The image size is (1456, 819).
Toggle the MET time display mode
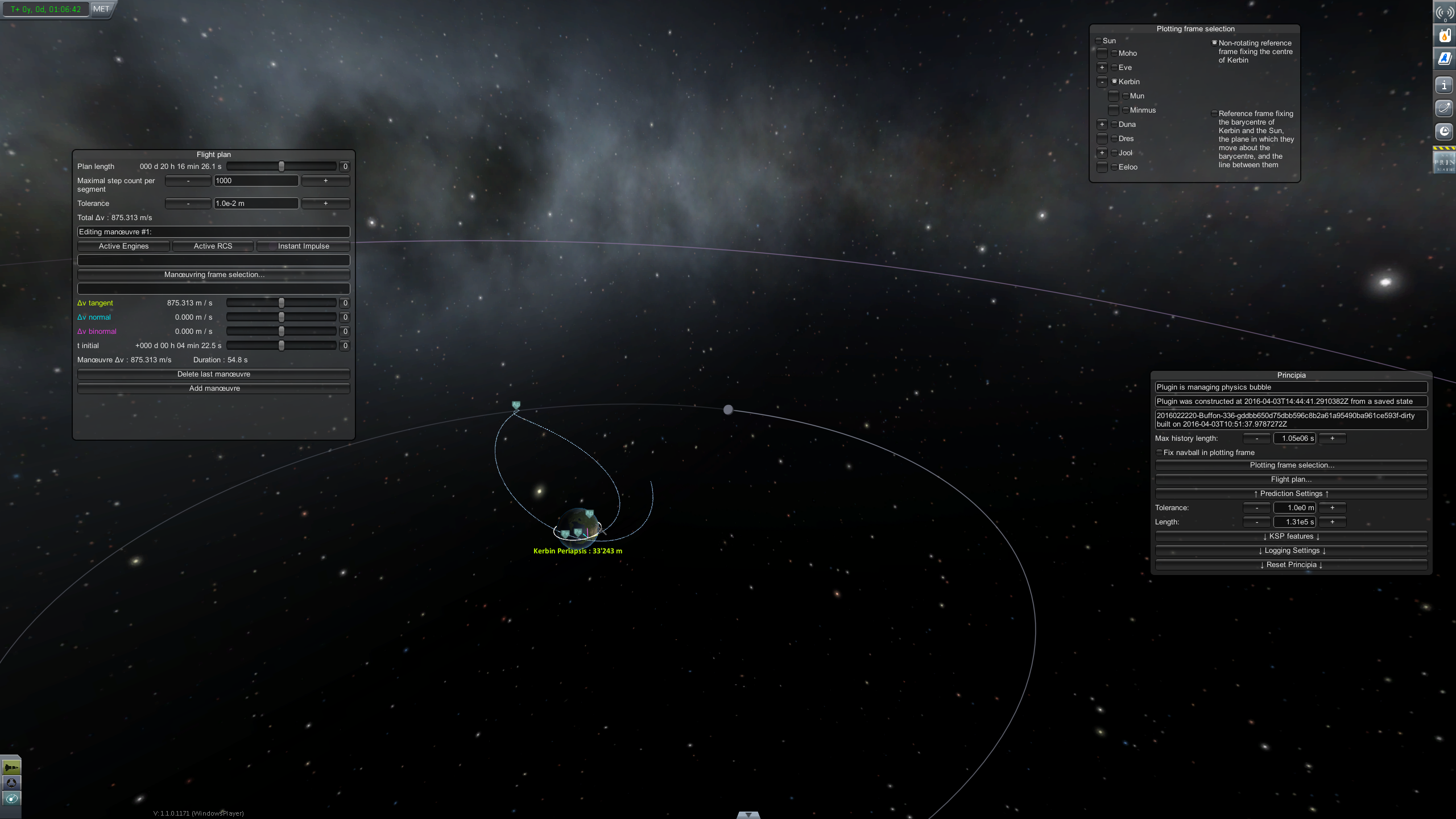point(101,9)
